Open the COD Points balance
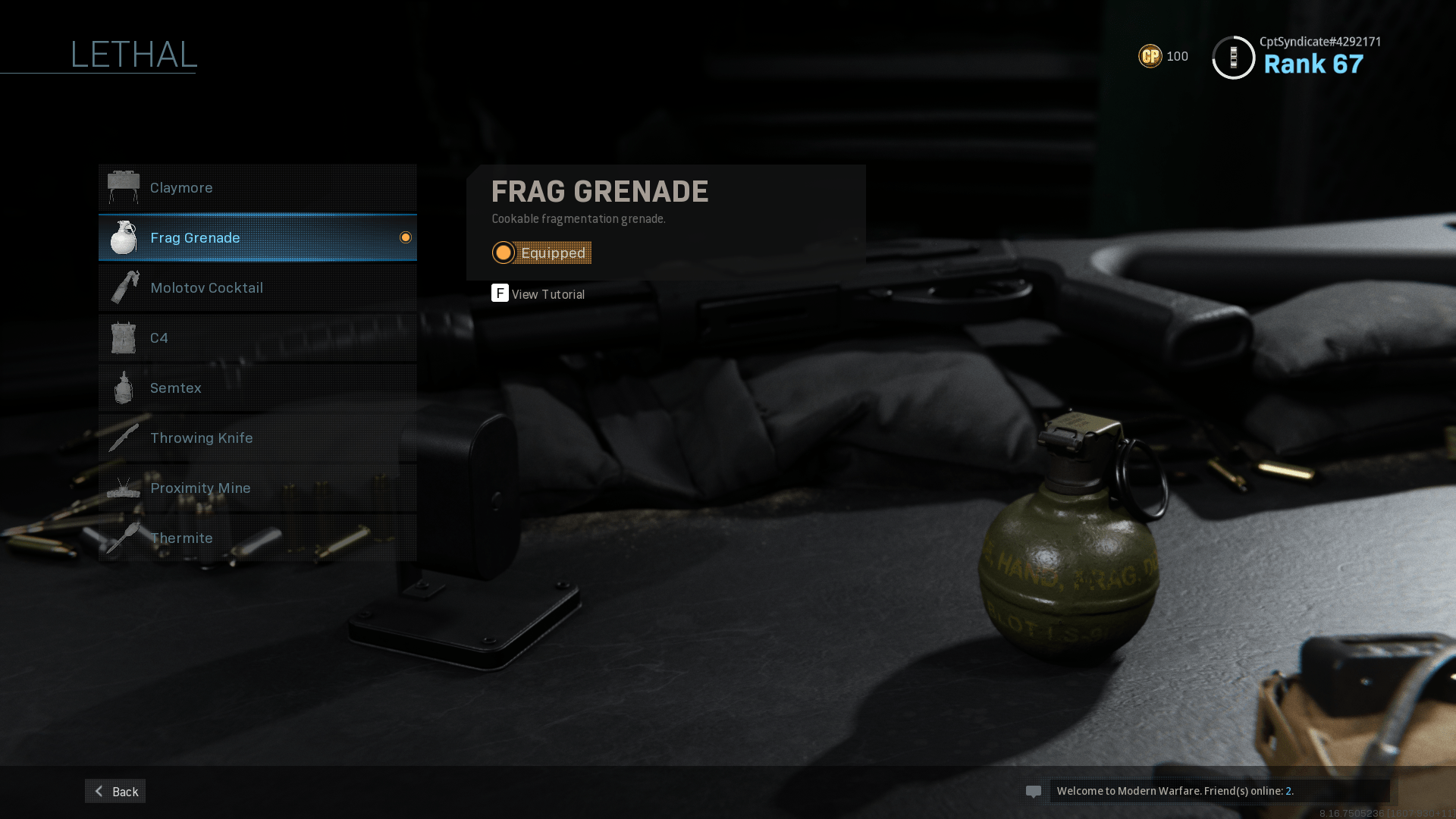 1163,56
